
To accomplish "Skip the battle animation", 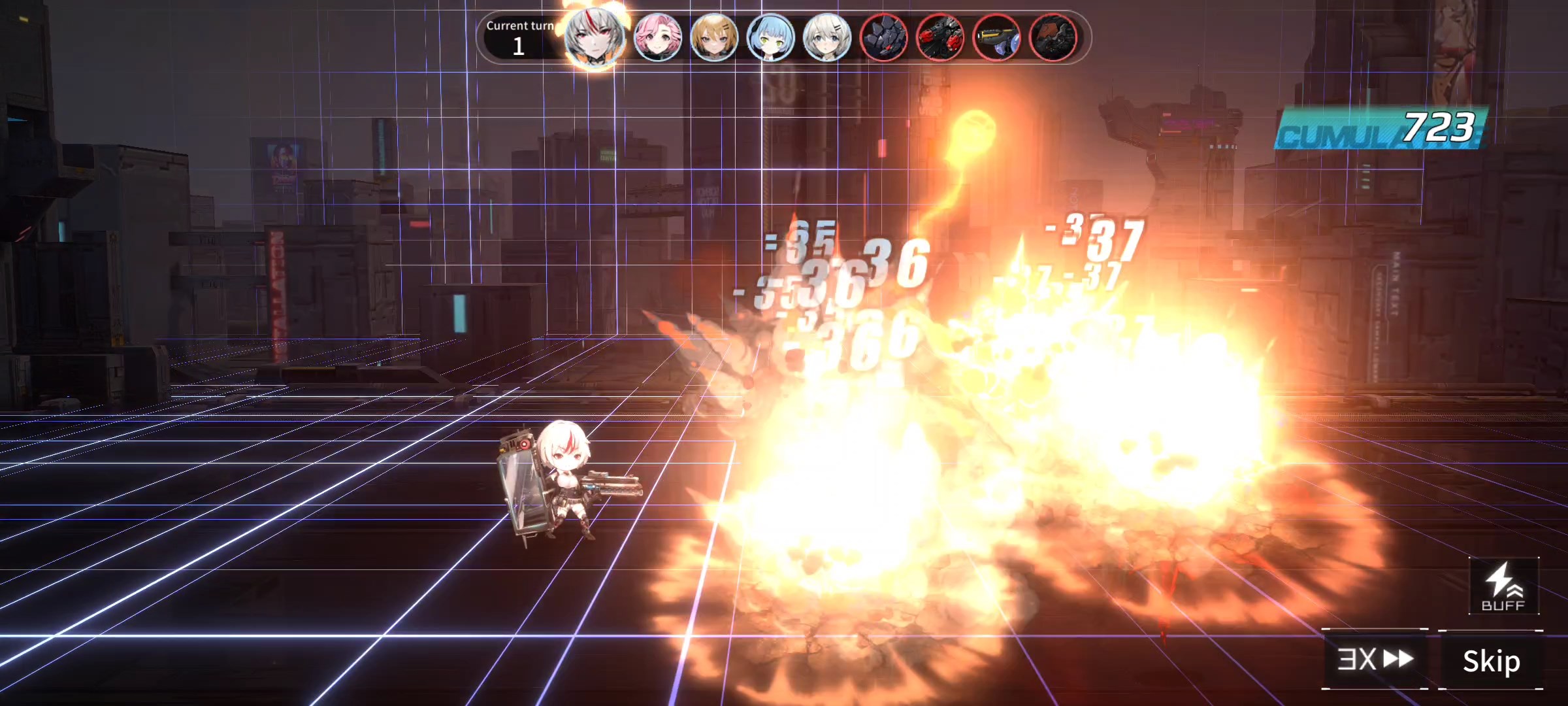I will 1491,660.
